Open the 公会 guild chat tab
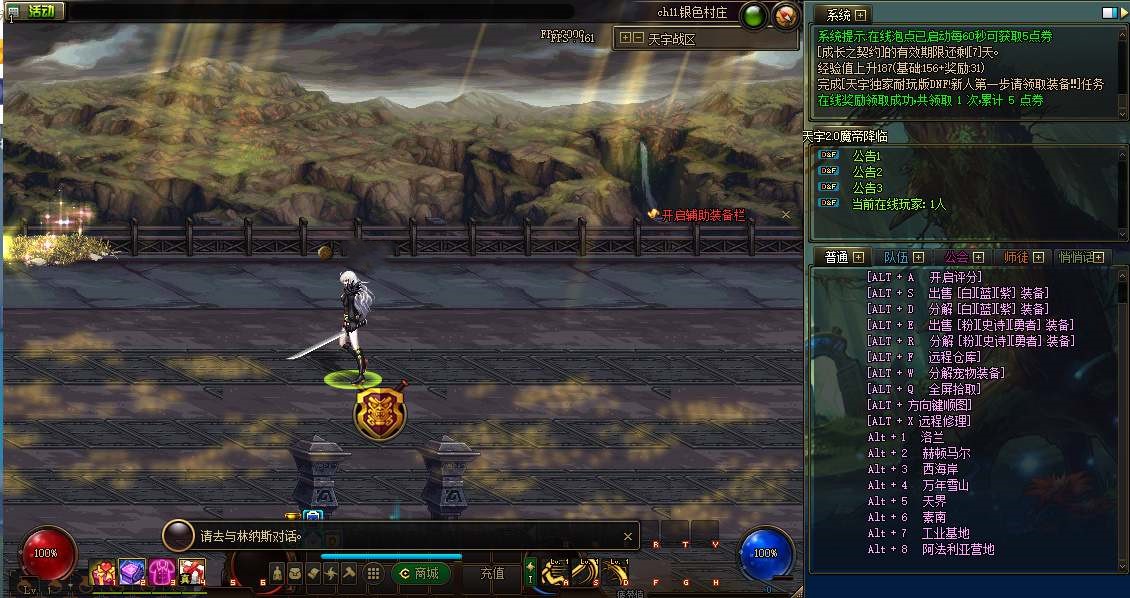This screenshot has height=598, width=1130. 956,257
